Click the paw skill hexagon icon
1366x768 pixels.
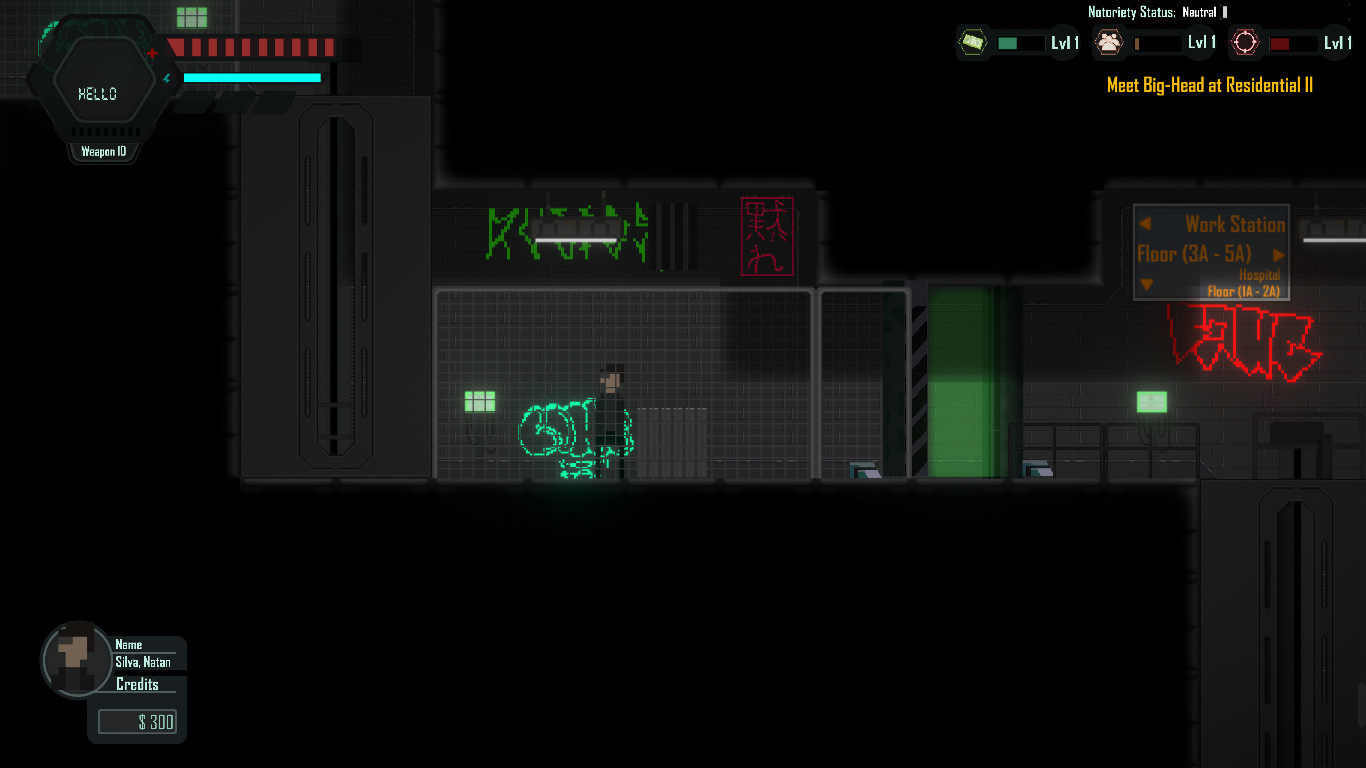pyautogui.click(x=1110, y=42)
